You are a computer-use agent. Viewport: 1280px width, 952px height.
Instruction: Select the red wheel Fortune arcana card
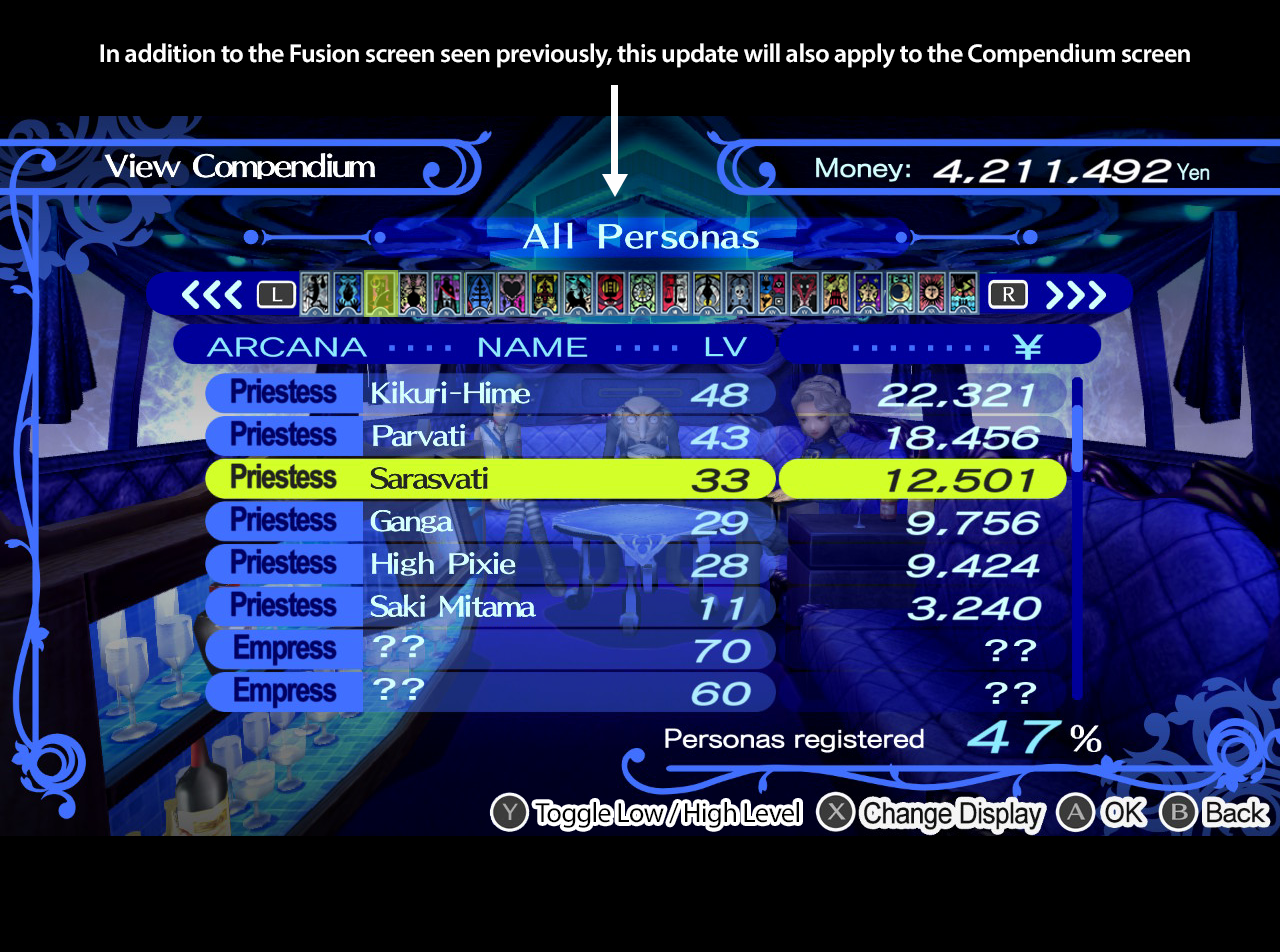tap(611, 294)
